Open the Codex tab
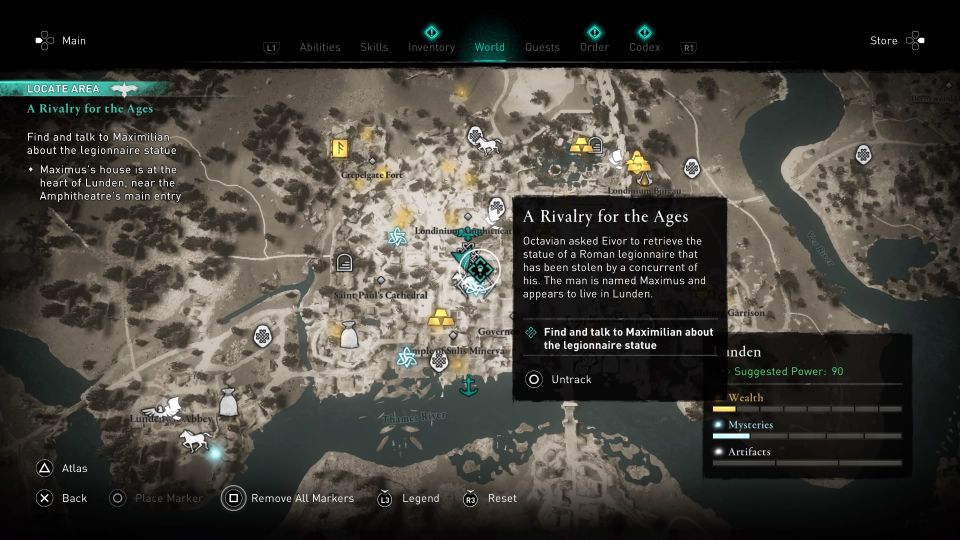 tap(644, 47)
